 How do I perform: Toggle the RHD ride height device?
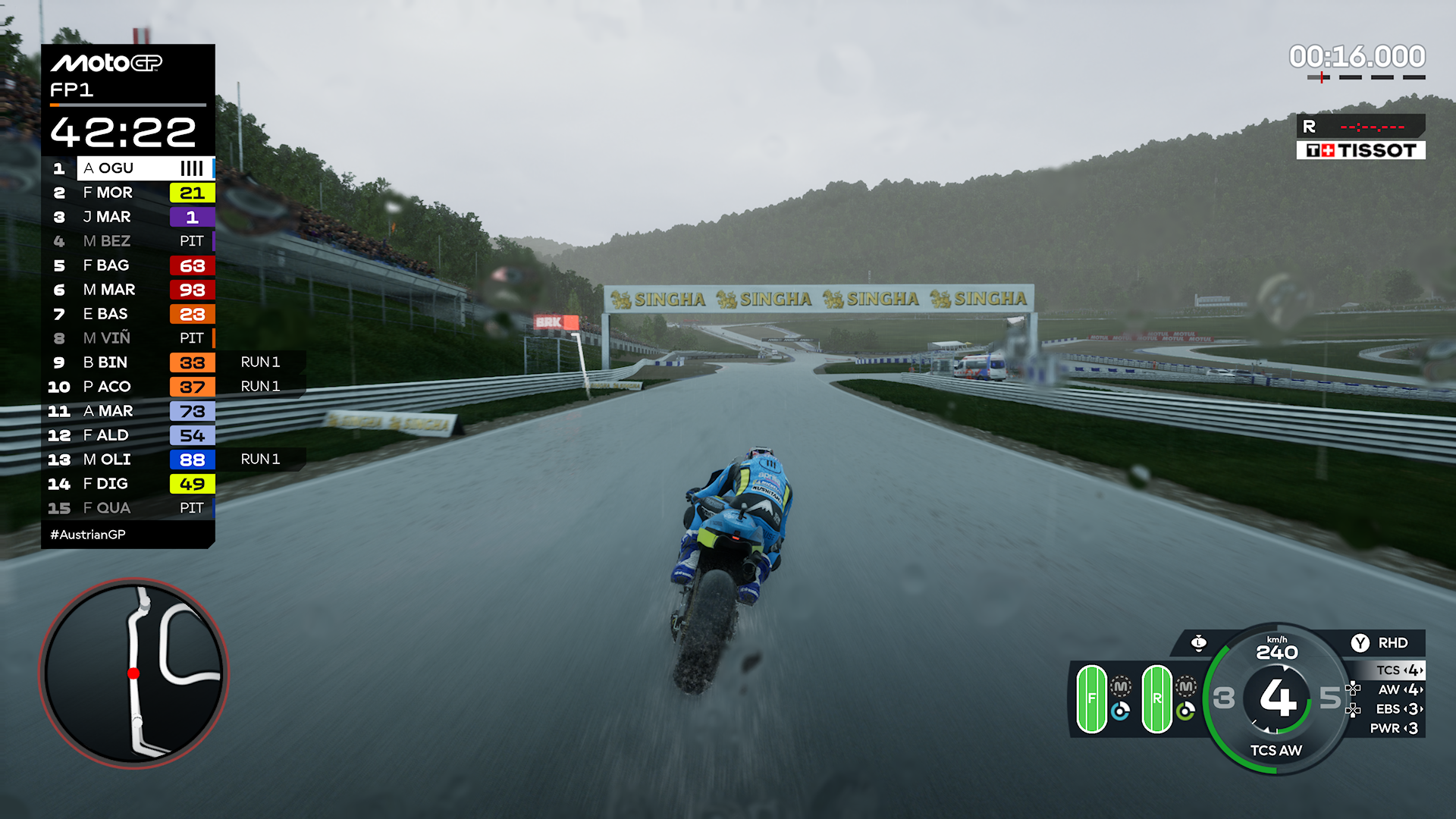[x=1379, y=643]
